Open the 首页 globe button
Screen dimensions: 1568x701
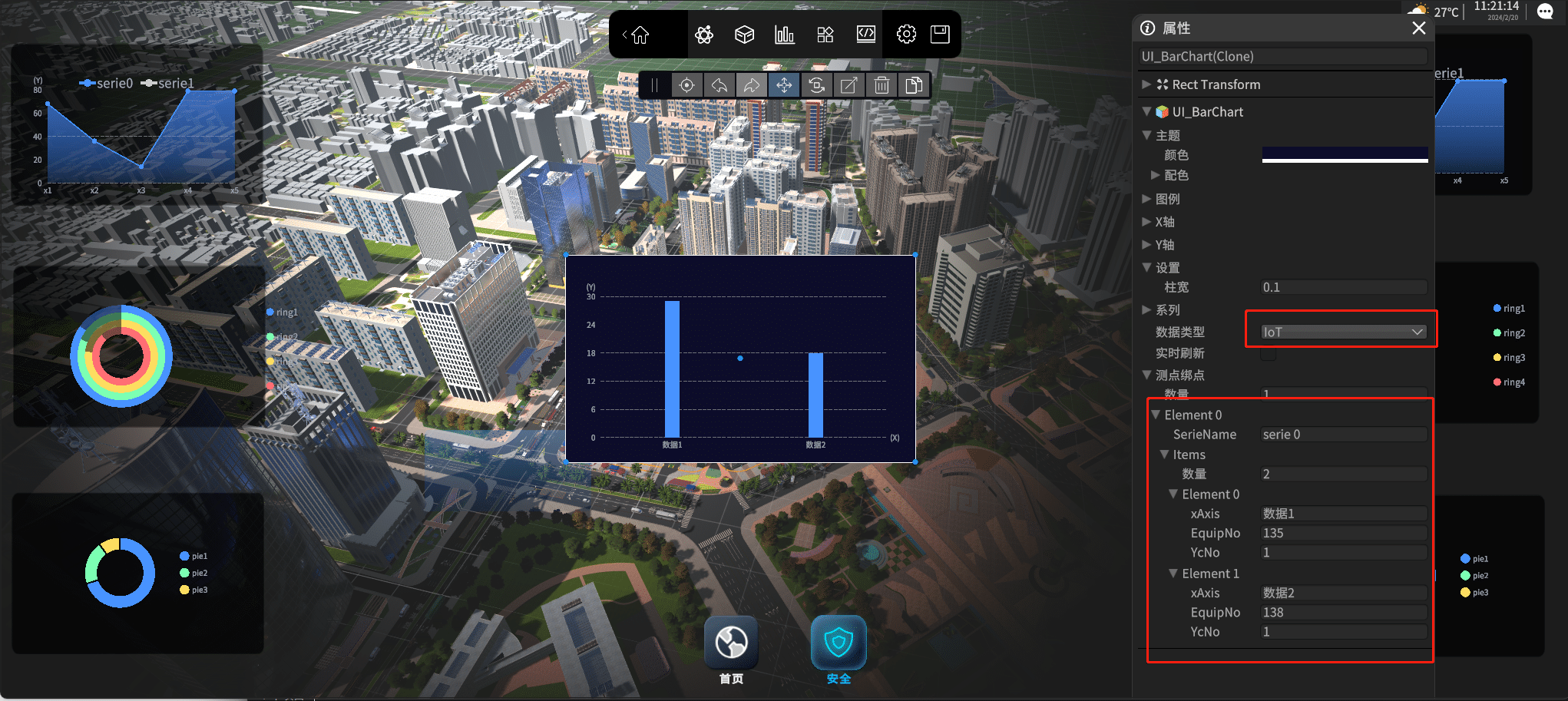[x=731, y=643]
